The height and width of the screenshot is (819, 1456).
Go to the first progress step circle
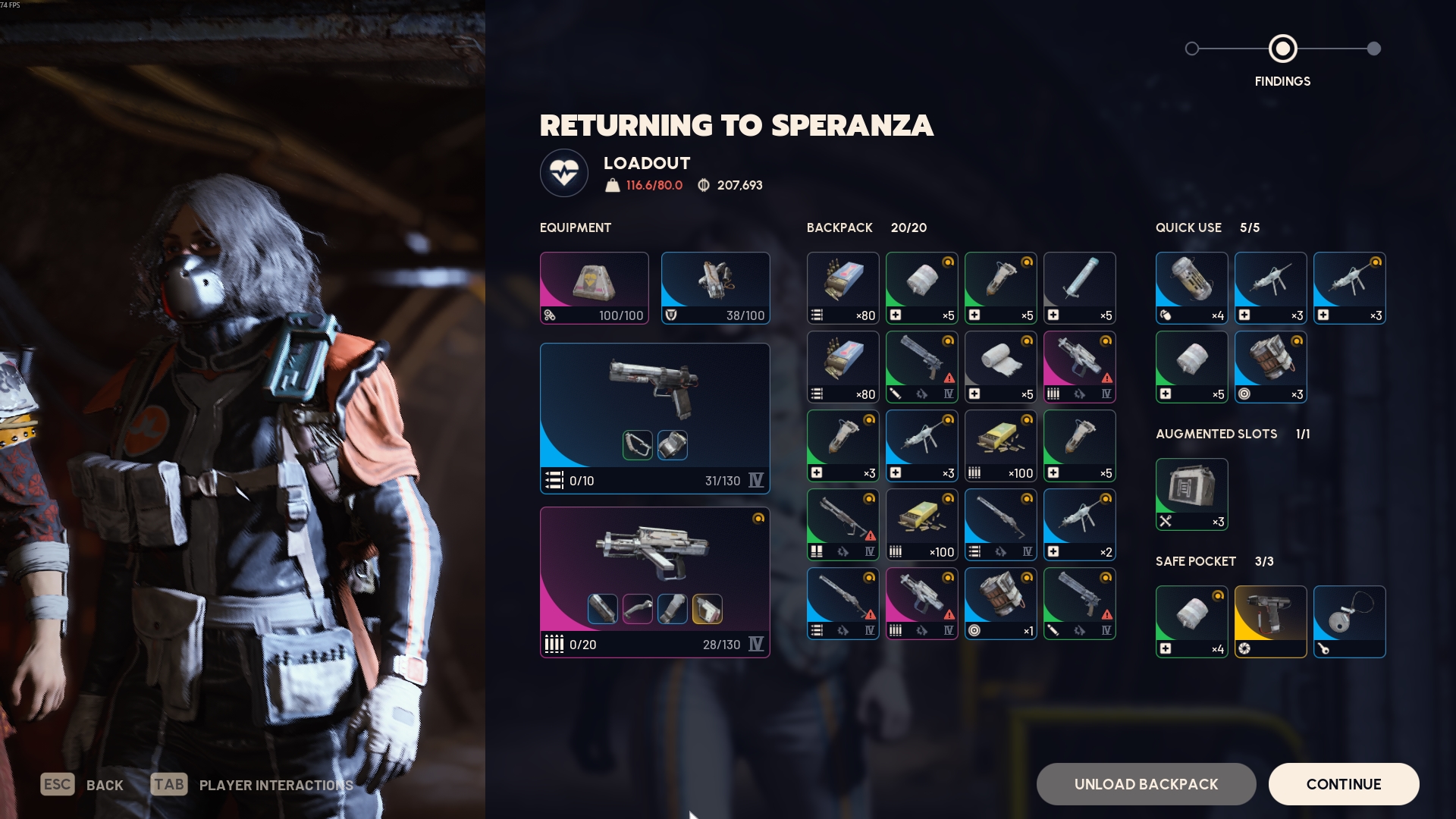point(1192,49)
